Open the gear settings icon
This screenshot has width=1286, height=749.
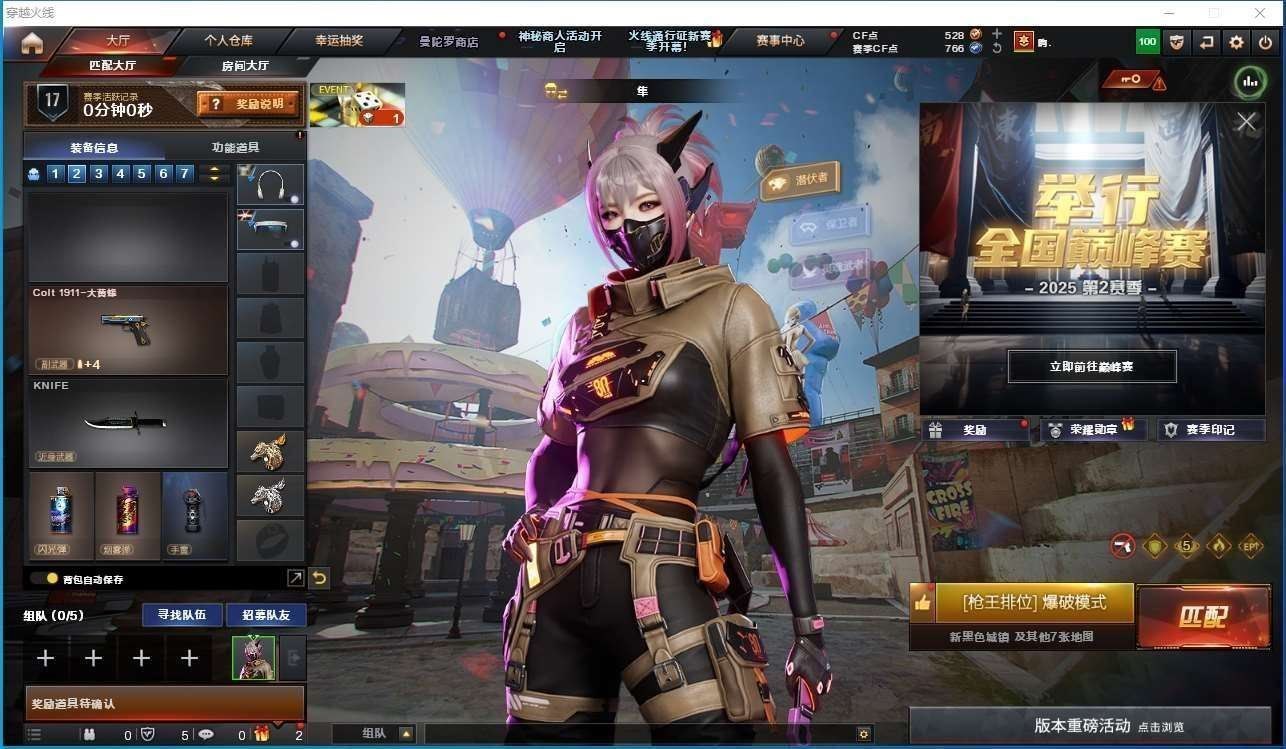point(1237,42)
